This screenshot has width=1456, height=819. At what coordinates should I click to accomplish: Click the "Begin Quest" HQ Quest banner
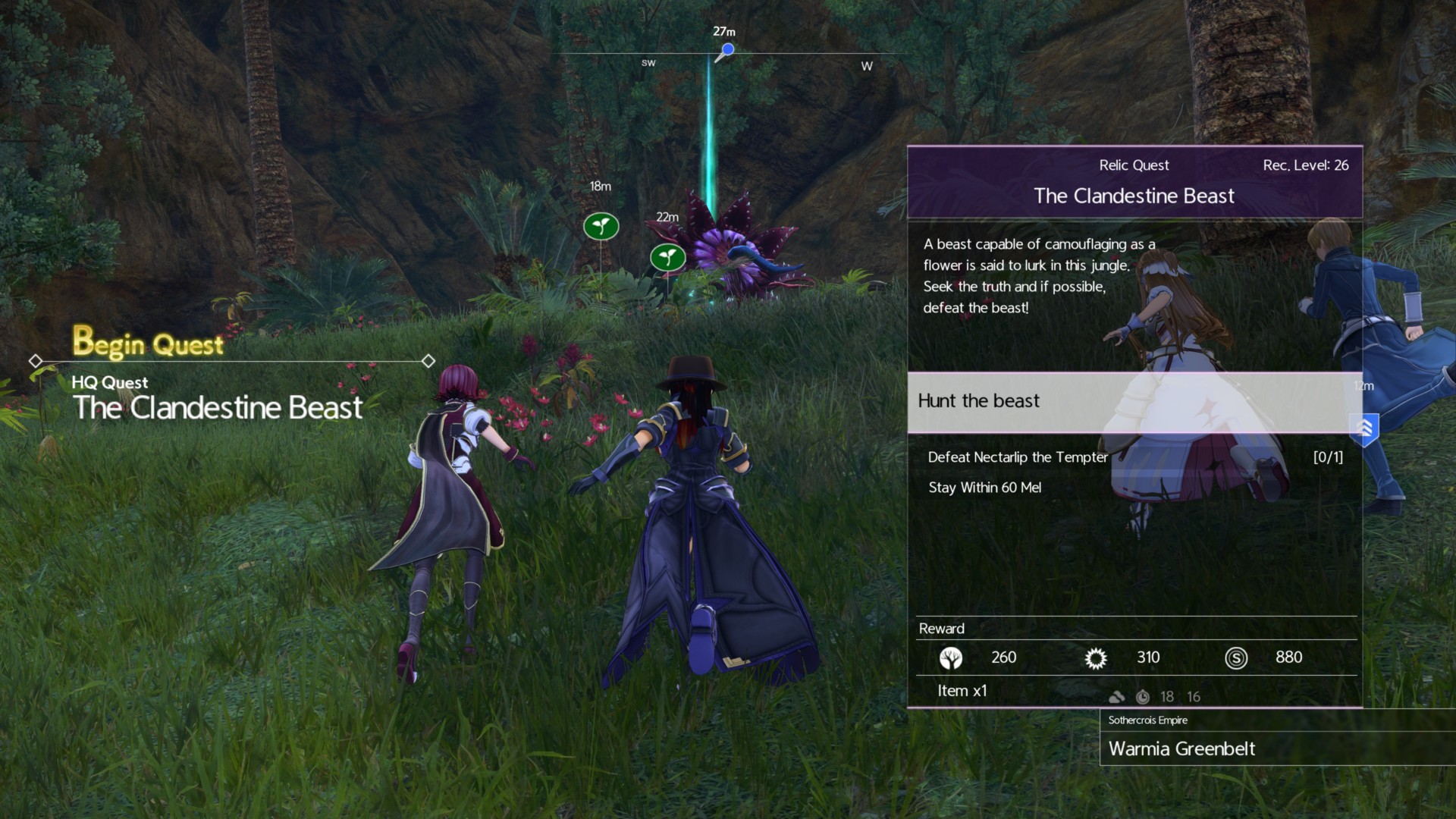[x=149, y=344]
